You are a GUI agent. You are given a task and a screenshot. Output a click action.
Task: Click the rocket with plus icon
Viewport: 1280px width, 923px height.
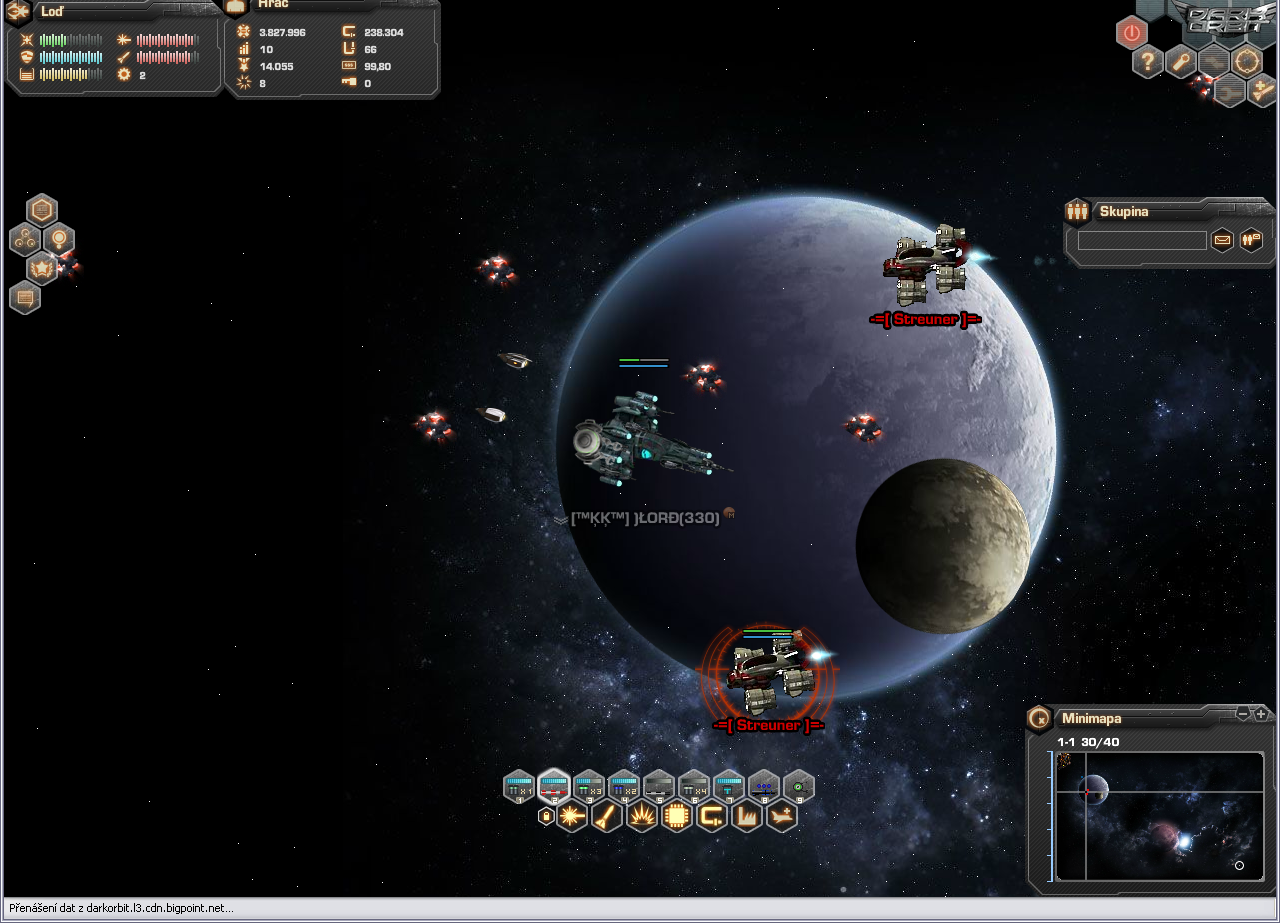[1262, 91]
